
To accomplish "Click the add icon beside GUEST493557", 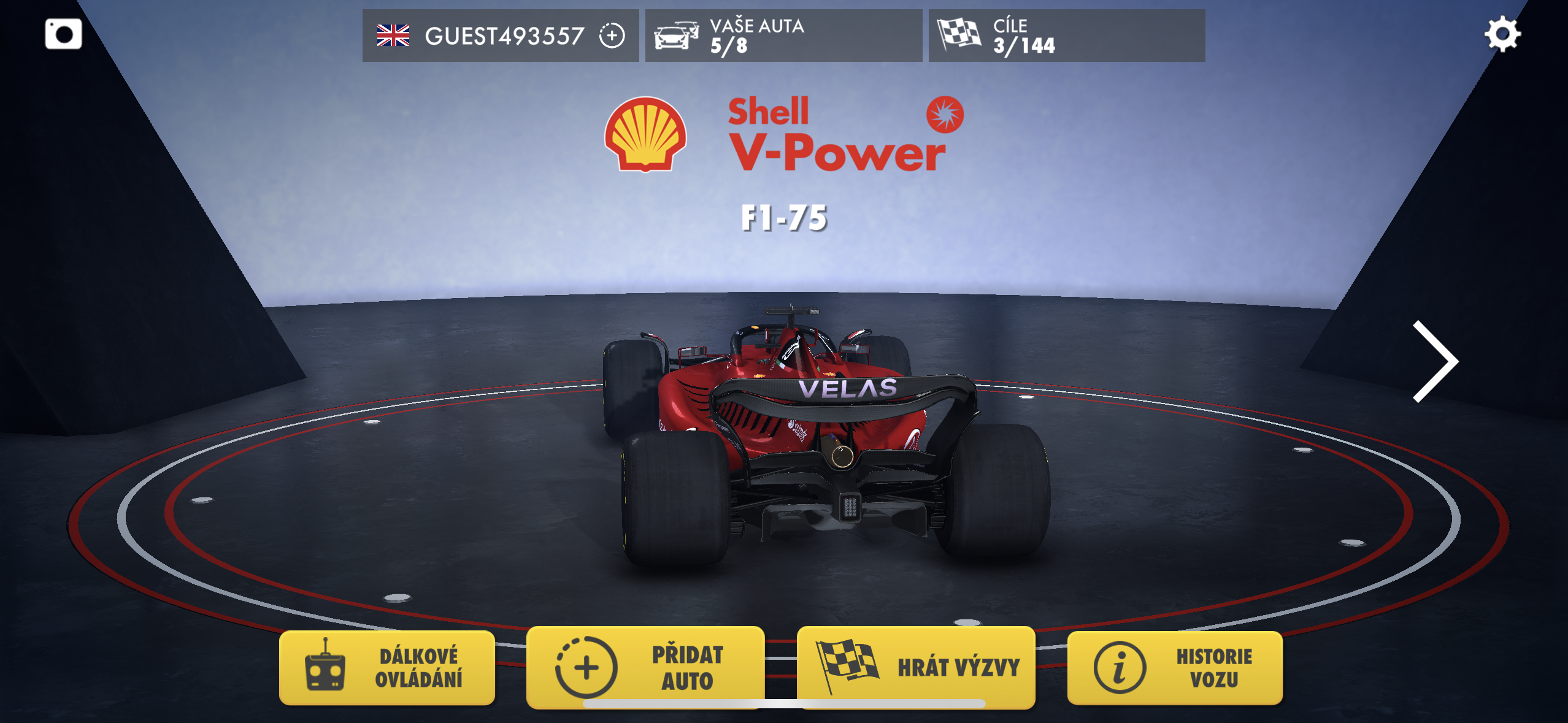I will (611, 37).
